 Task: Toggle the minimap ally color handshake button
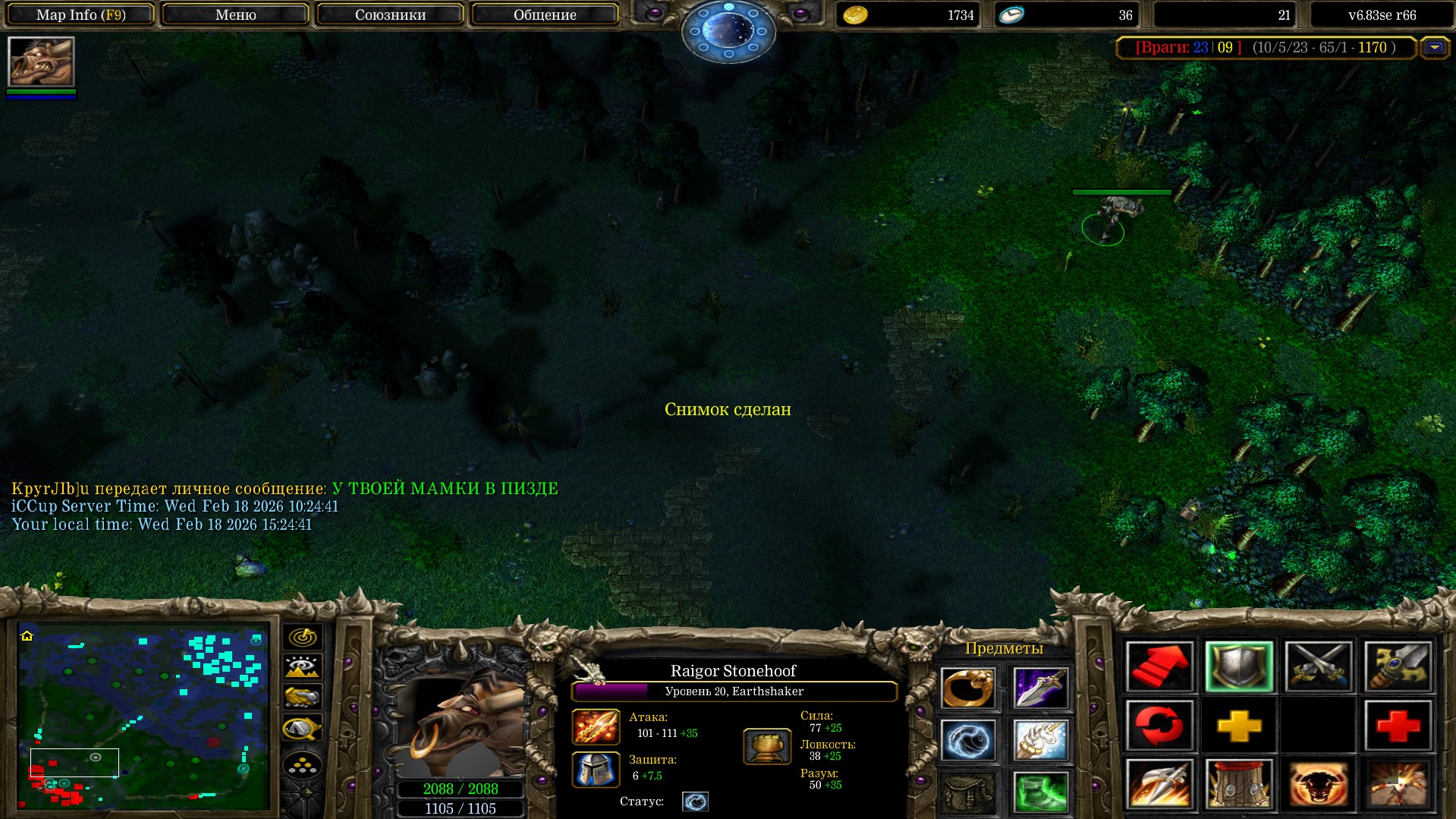click(302, 697)
